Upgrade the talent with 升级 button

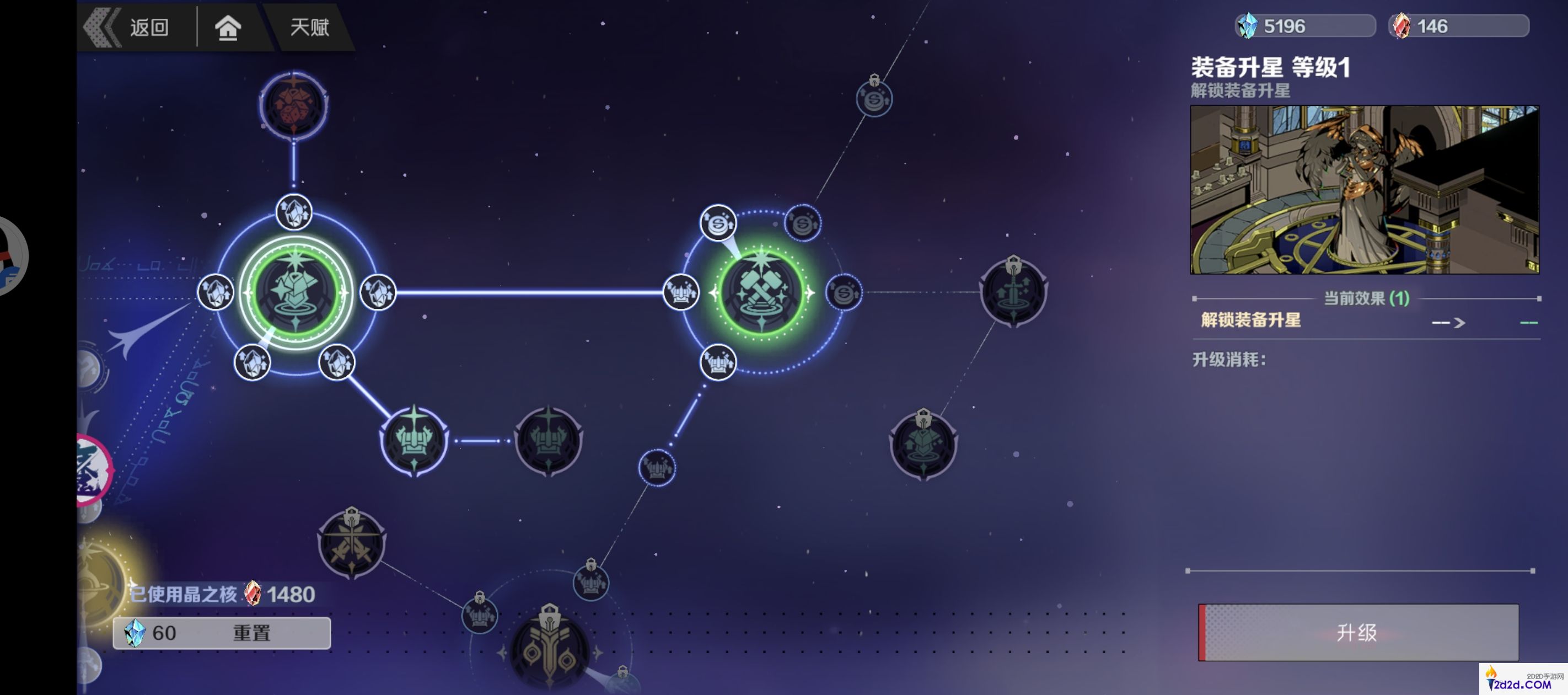point(1357,632)
